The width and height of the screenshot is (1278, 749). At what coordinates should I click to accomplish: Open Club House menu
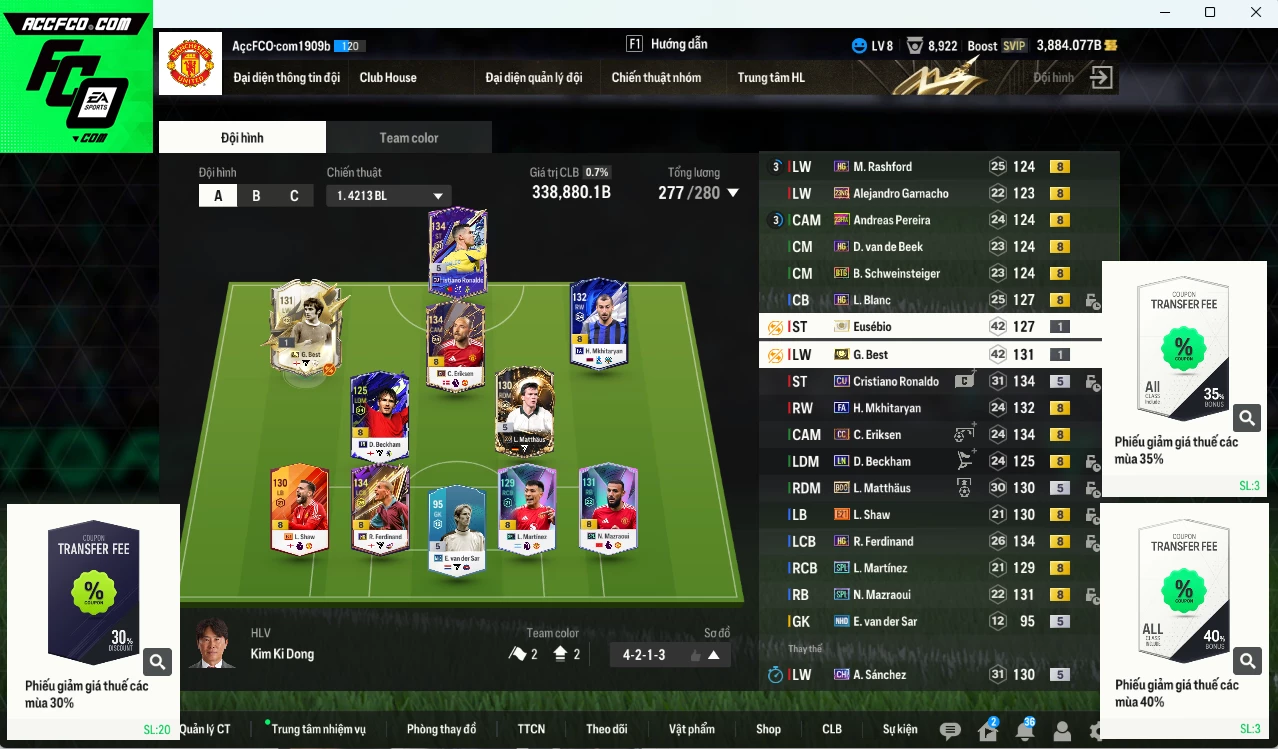point(388,78)
